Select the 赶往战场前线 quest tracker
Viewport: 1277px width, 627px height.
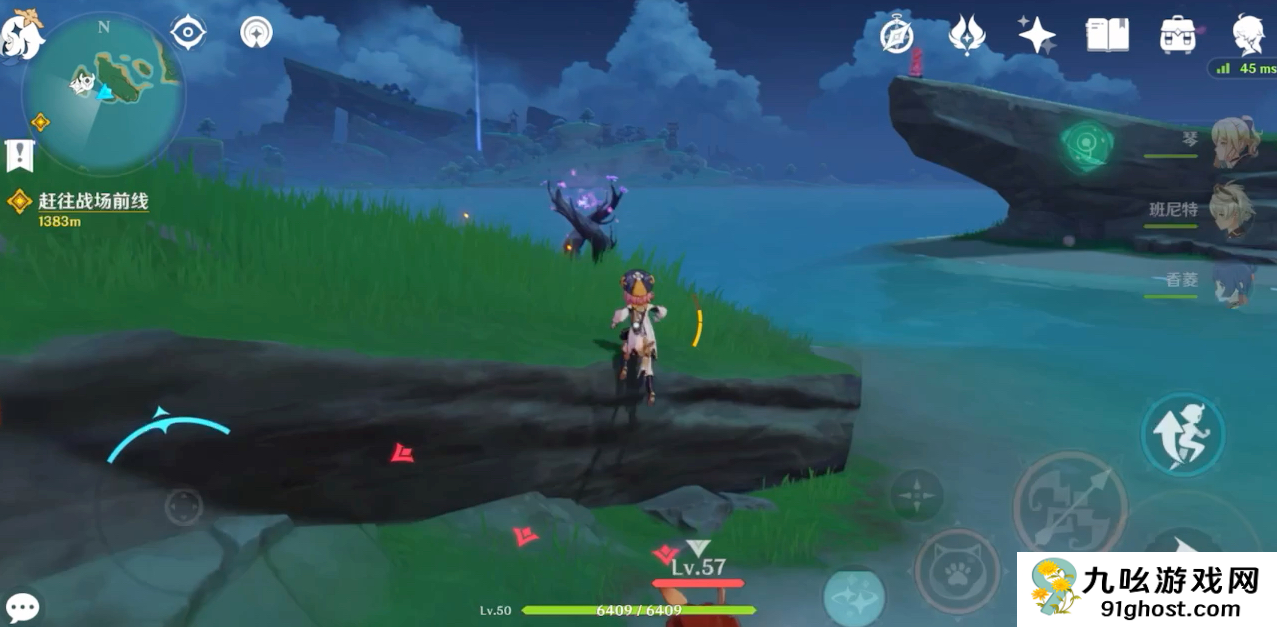[92, 201]
